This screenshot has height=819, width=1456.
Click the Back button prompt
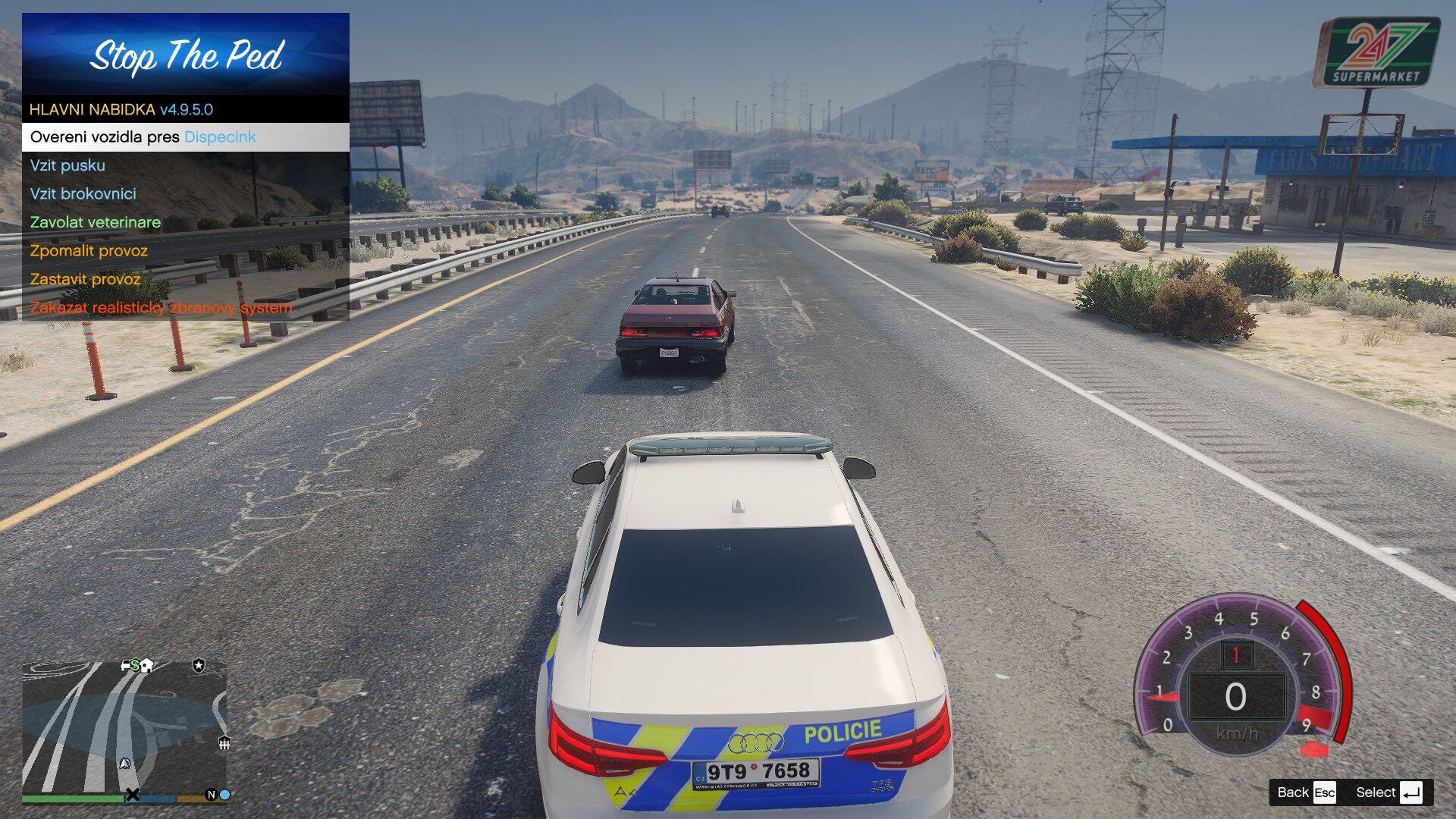coord(1305,792)
